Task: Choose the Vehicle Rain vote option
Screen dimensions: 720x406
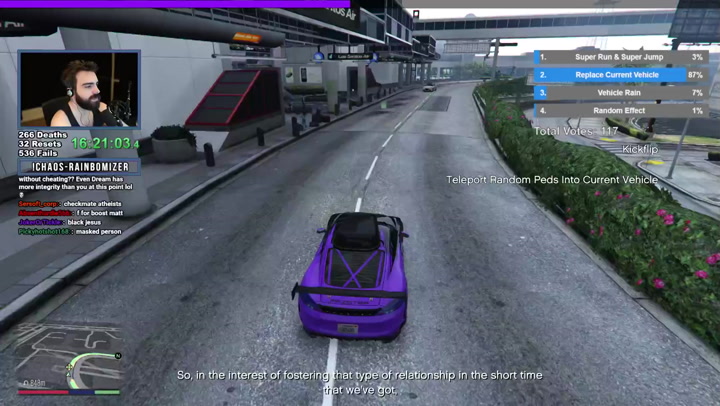Action: [x=618, y=93]
